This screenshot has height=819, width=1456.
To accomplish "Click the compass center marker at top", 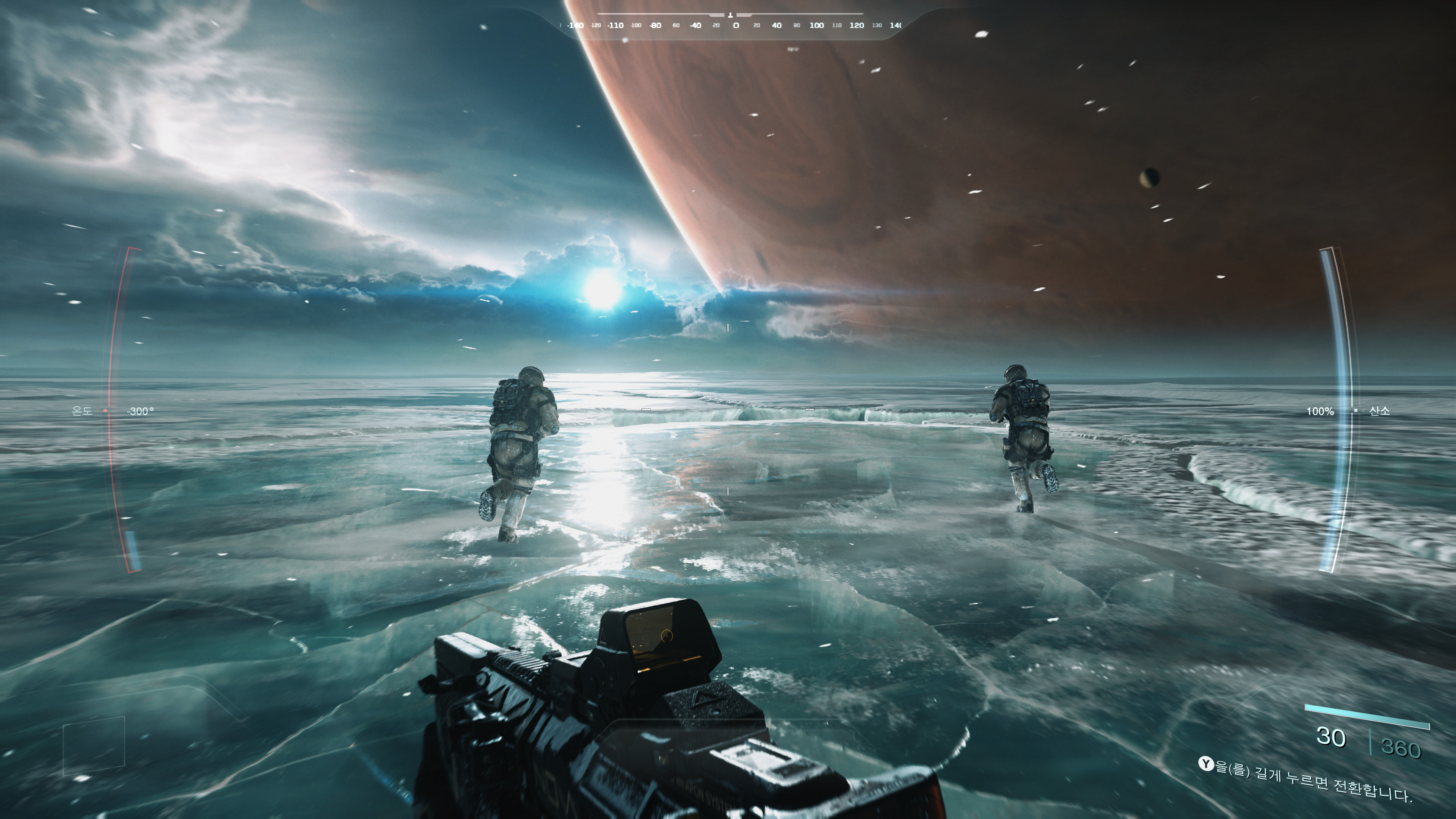I will (730, 16).
